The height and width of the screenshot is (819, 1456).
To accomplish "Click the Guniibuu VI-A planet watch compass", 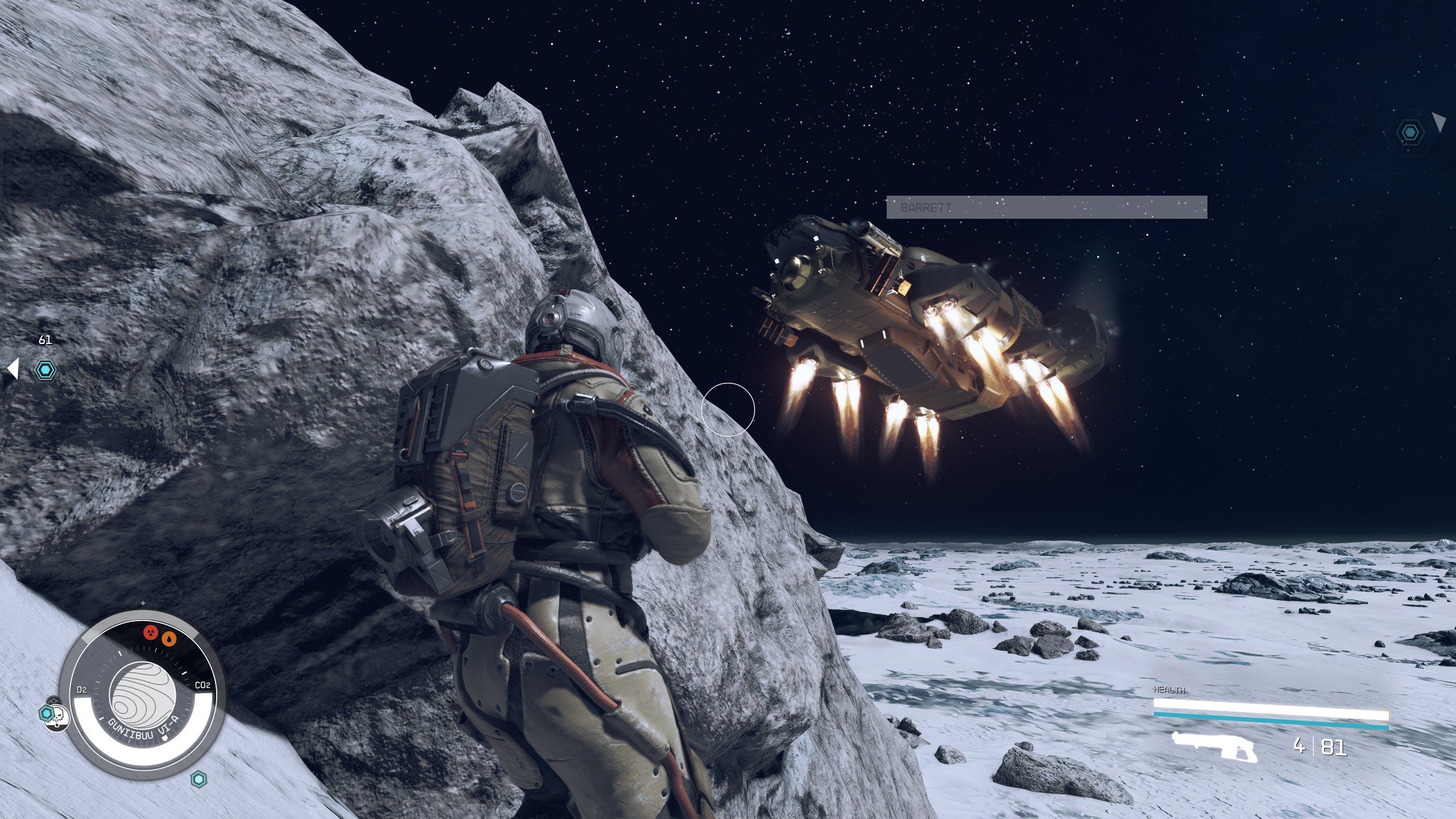I will 142,698.
